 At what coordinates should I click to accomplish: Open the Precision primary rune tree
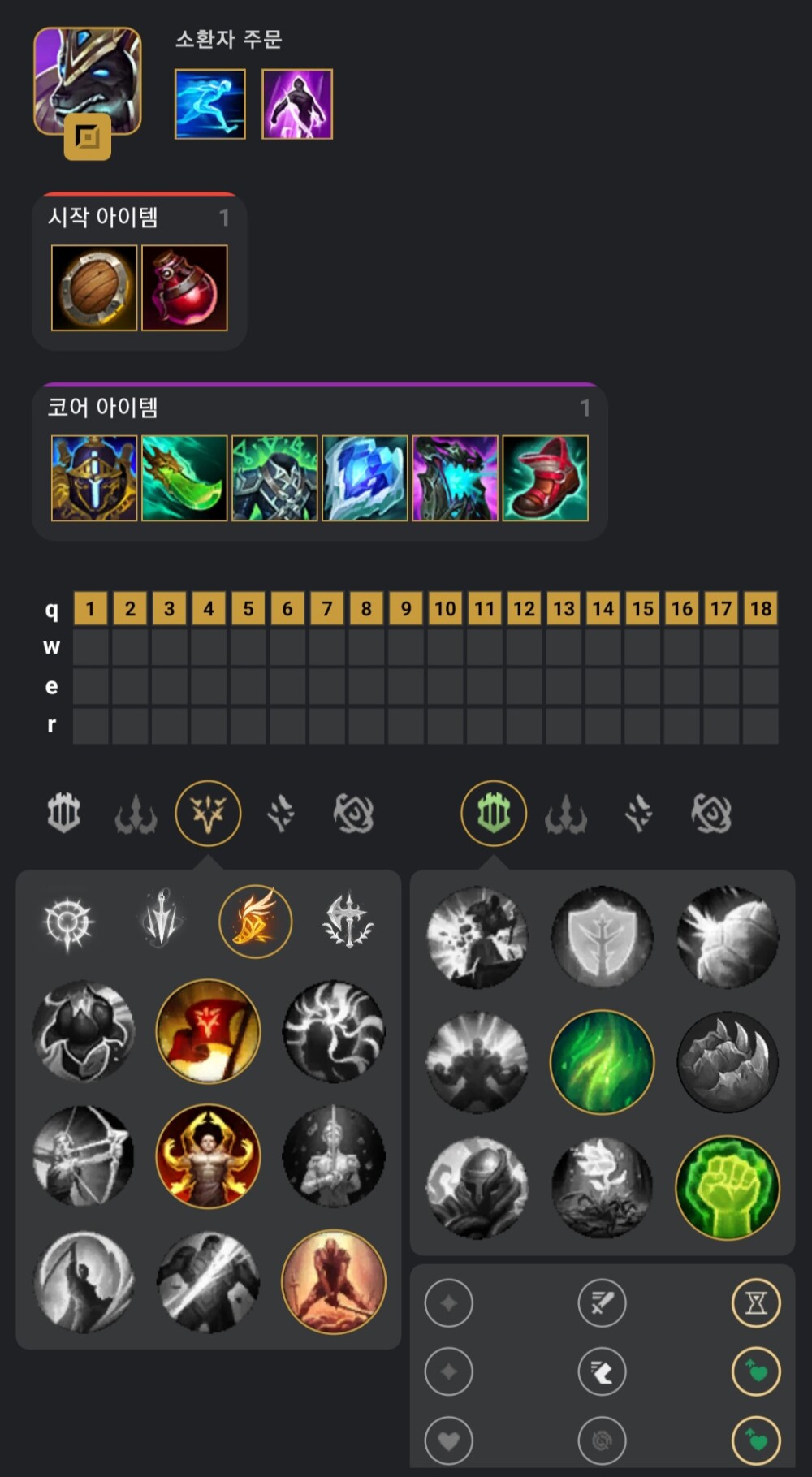pyautogui.click(x=208, y=813)
